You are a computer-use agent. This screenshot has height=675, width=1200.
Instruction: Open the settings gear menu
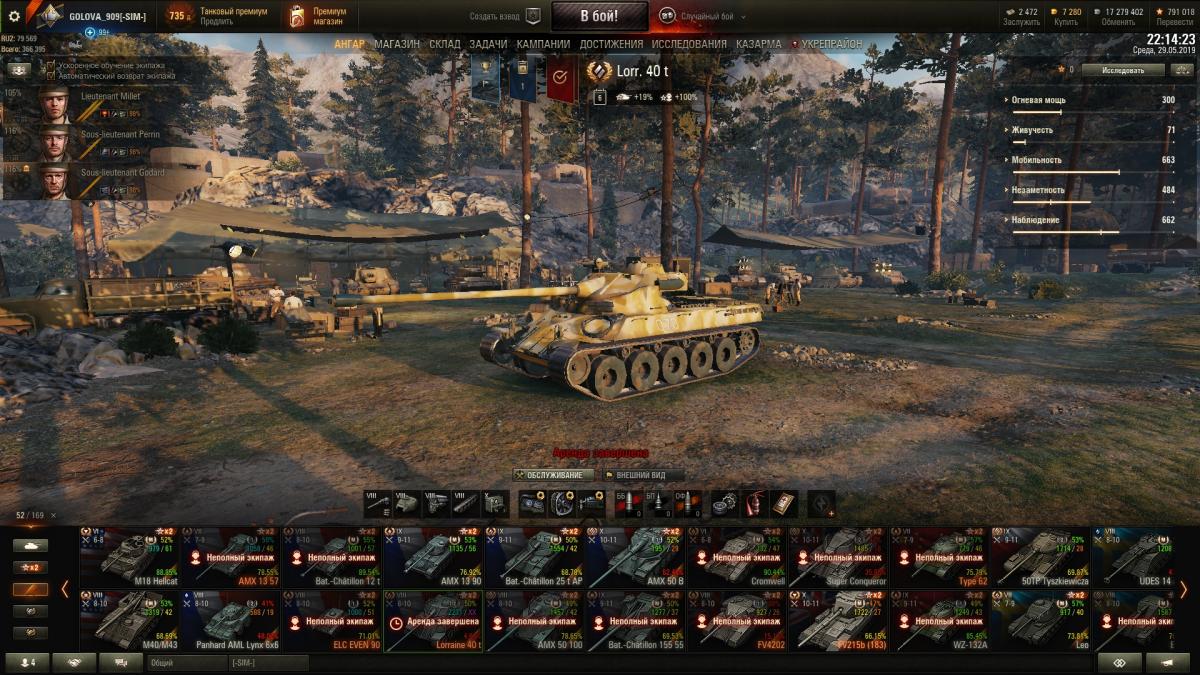[x=14, y=16]
